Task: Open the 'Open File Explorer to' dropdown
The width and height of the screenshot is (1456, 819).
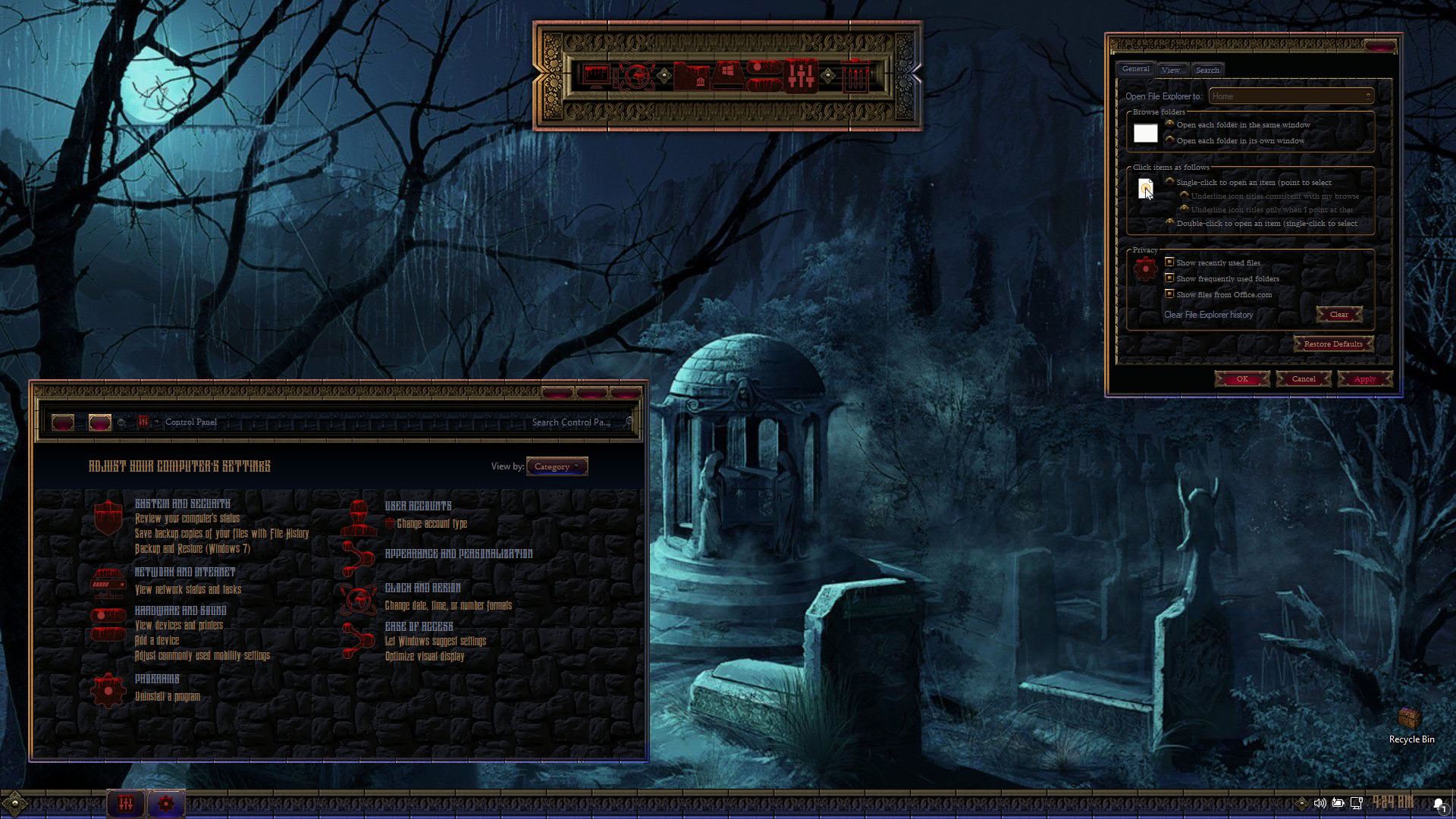Action: click(x=1291, y=96)
